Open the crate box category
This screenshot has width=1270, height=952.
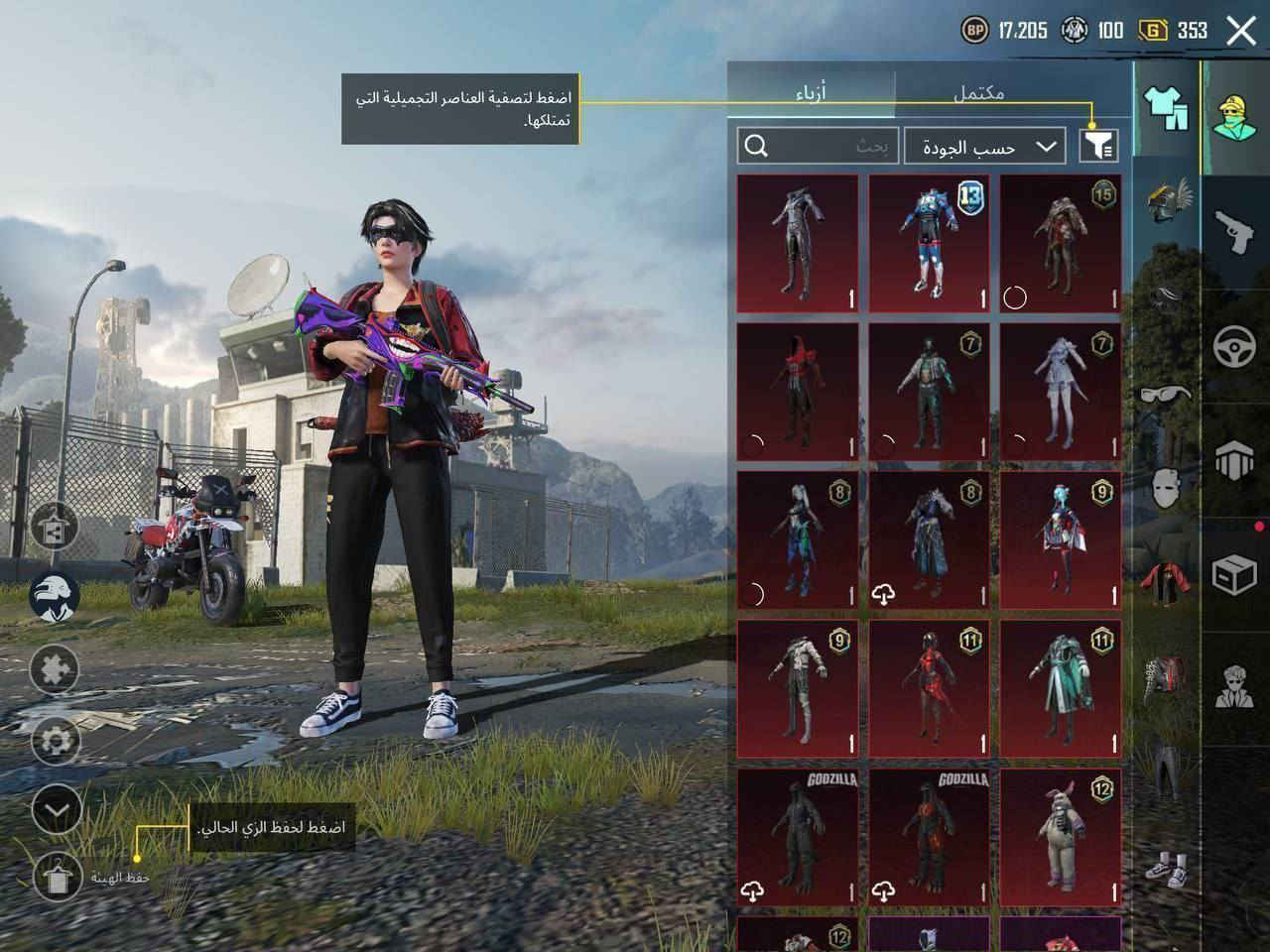(x=1235, y=572)
